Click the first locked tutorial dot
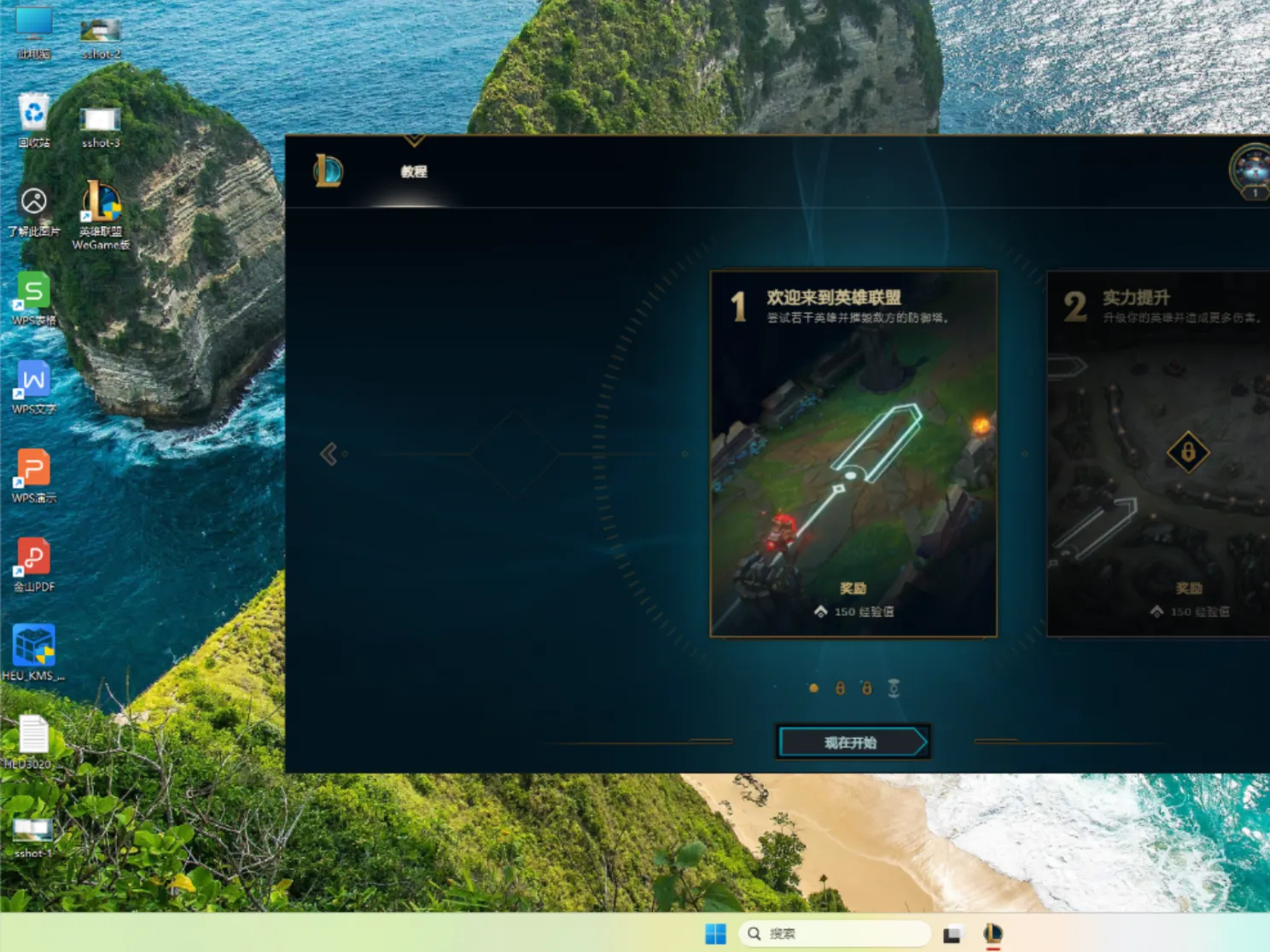This screenshot has height=952, width=1270. pyautogui.click(x=839, y=688)
